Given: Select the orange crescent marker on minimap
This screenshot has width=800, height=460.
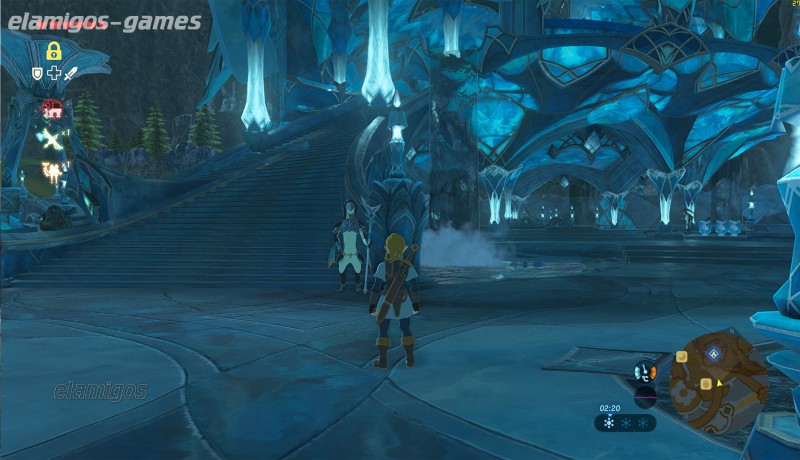Looking at the screenshot, I should (680, 357).
